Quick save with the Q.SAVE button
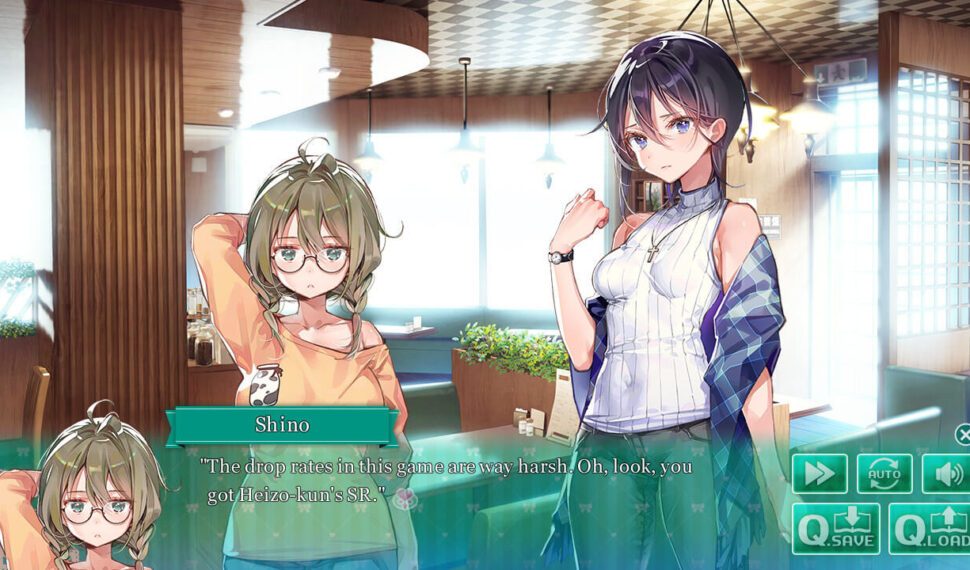The width and height of the screenshot is (970, 570). tap(836, 528)
